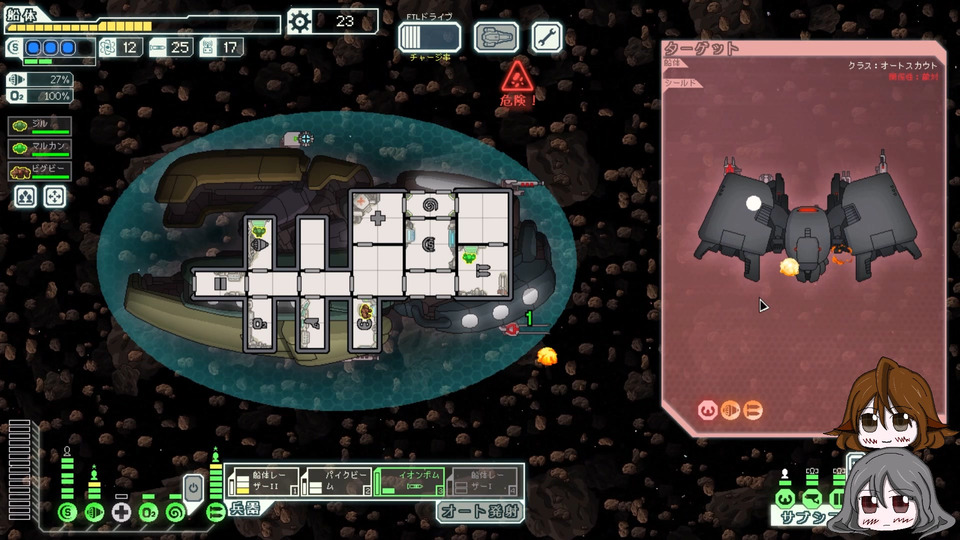Select crew member ビグビー
The width and height of the screenshot is (960, 540).
(40, 171)
